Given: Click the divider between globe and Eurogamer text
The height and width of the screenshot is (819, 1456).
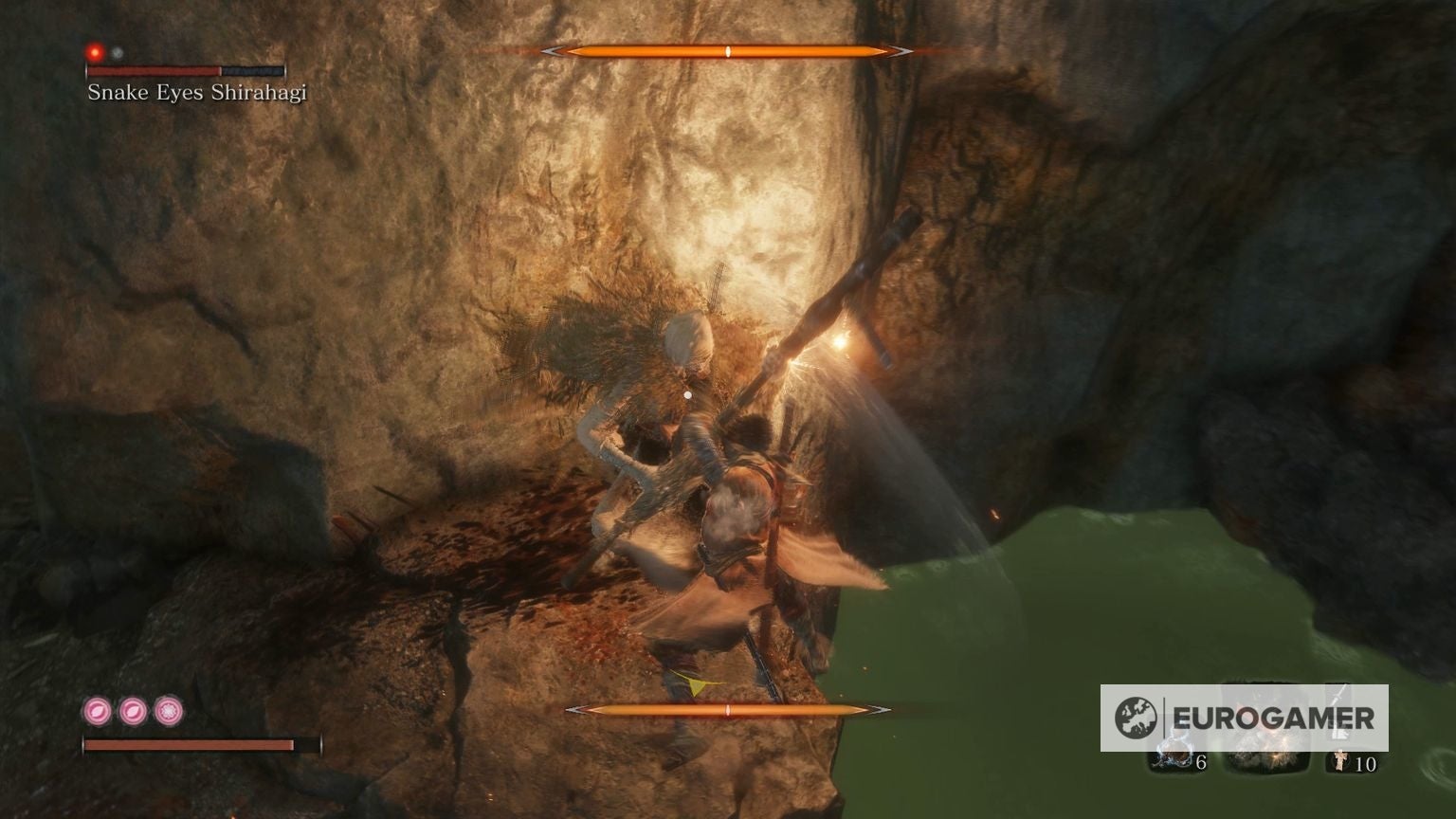Looking at the screenshot, I should pos(1164,716).
